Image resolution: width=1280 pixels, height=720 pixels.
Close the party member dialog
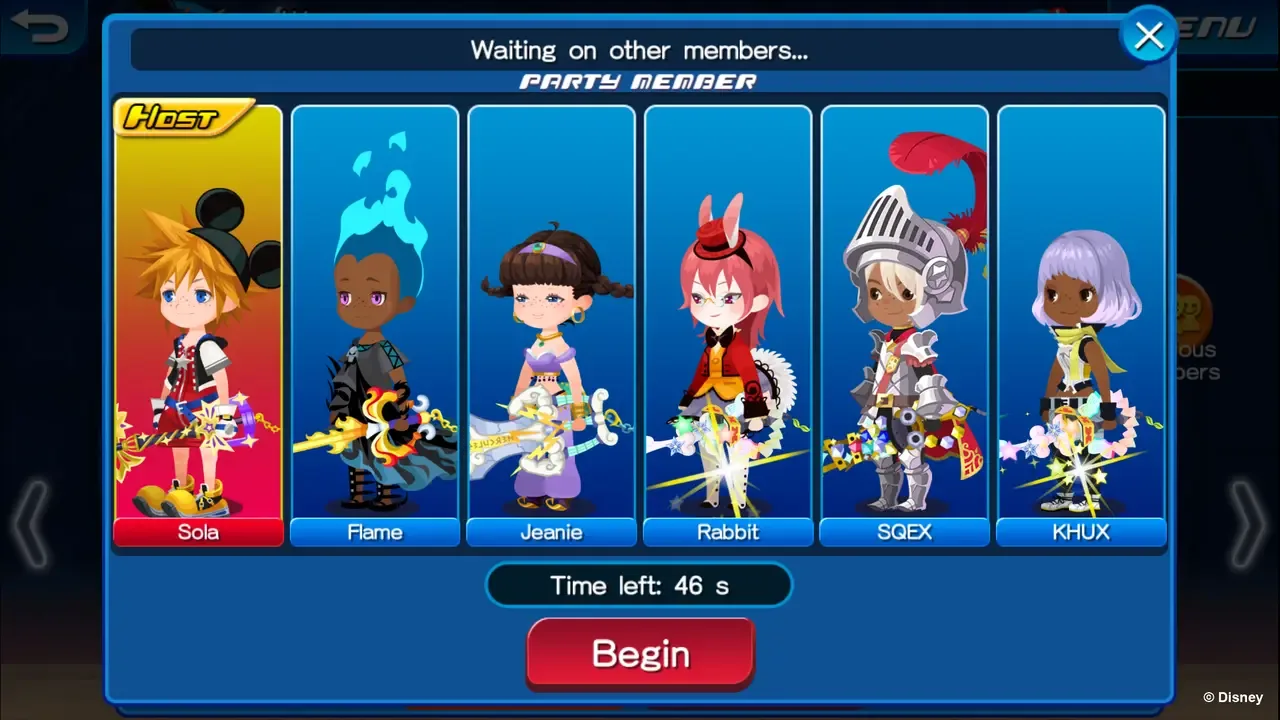(1147, 34)
